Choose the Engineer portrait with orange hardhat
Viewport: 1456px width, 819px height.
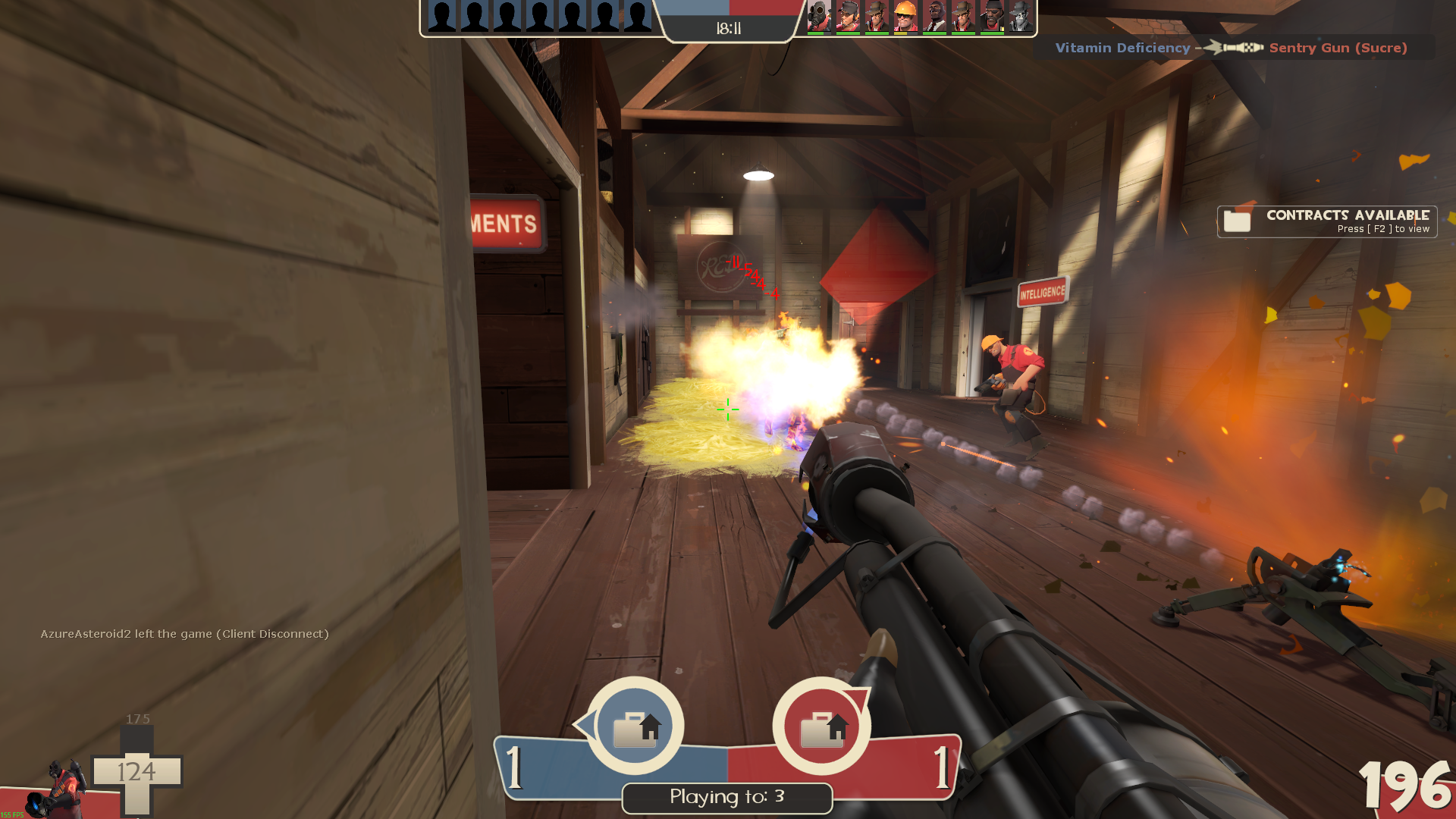905,17
